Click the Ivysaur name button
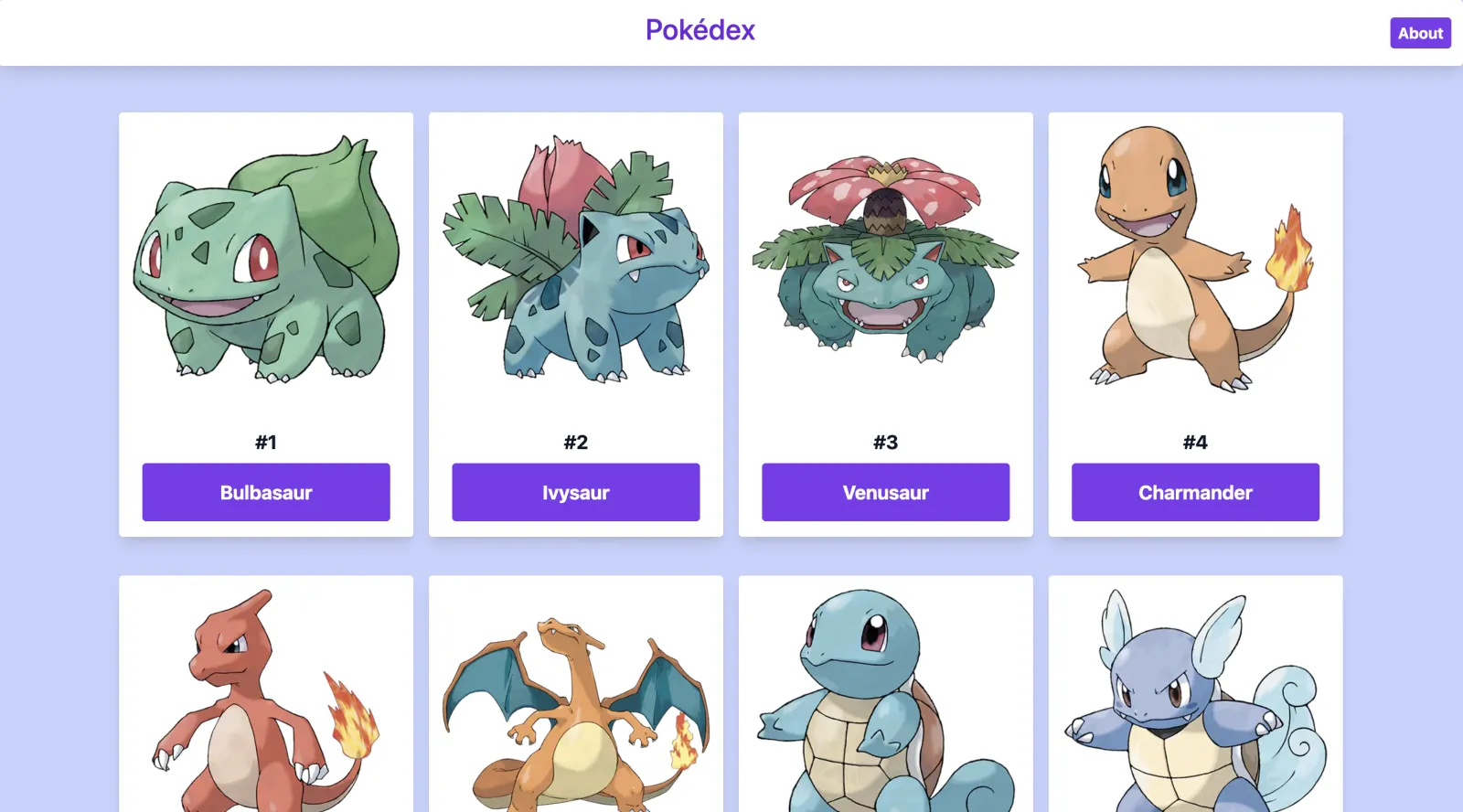 tap(575, 492)
